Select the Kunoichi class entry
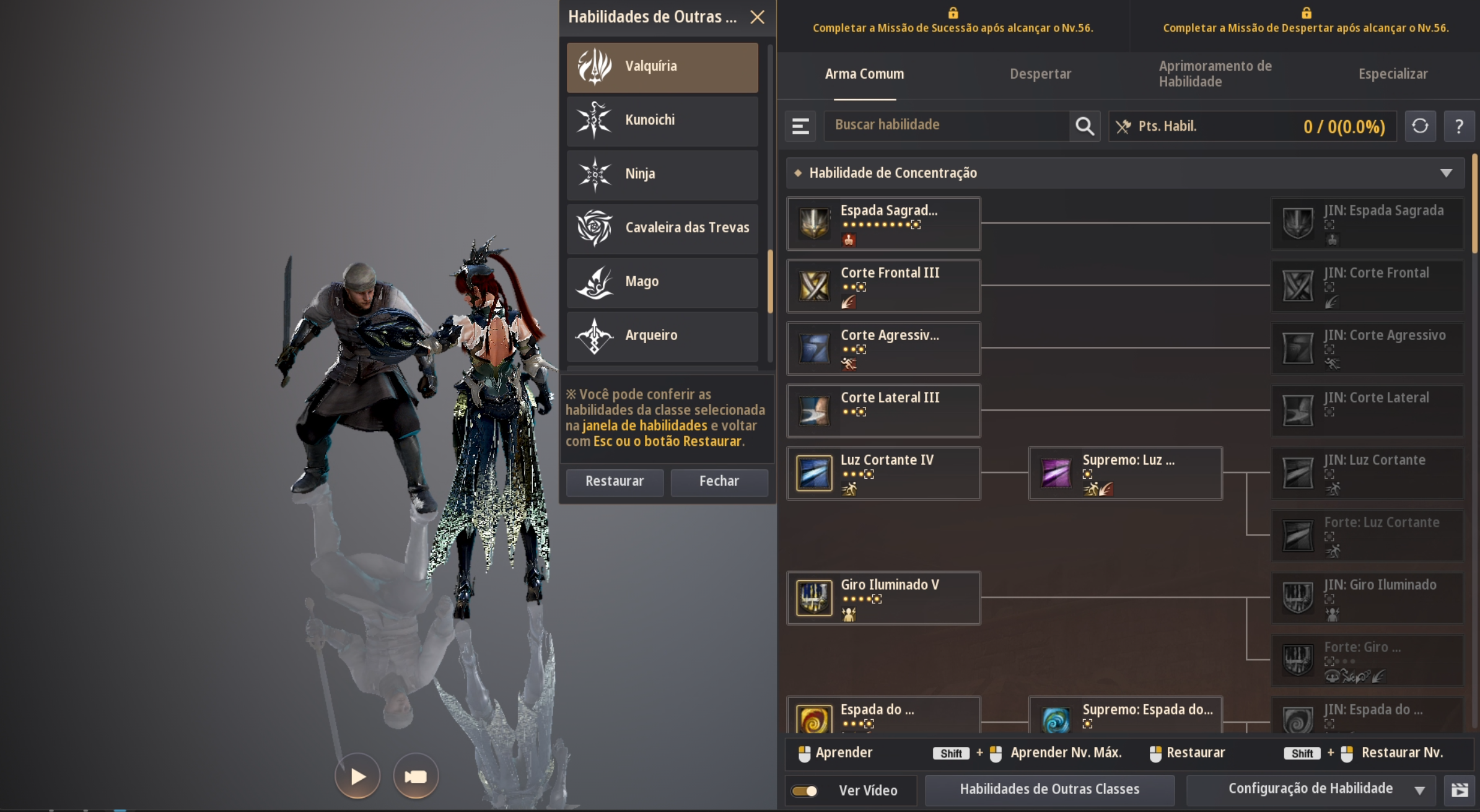Screen dimensions: 1480x812 (662, 120)
